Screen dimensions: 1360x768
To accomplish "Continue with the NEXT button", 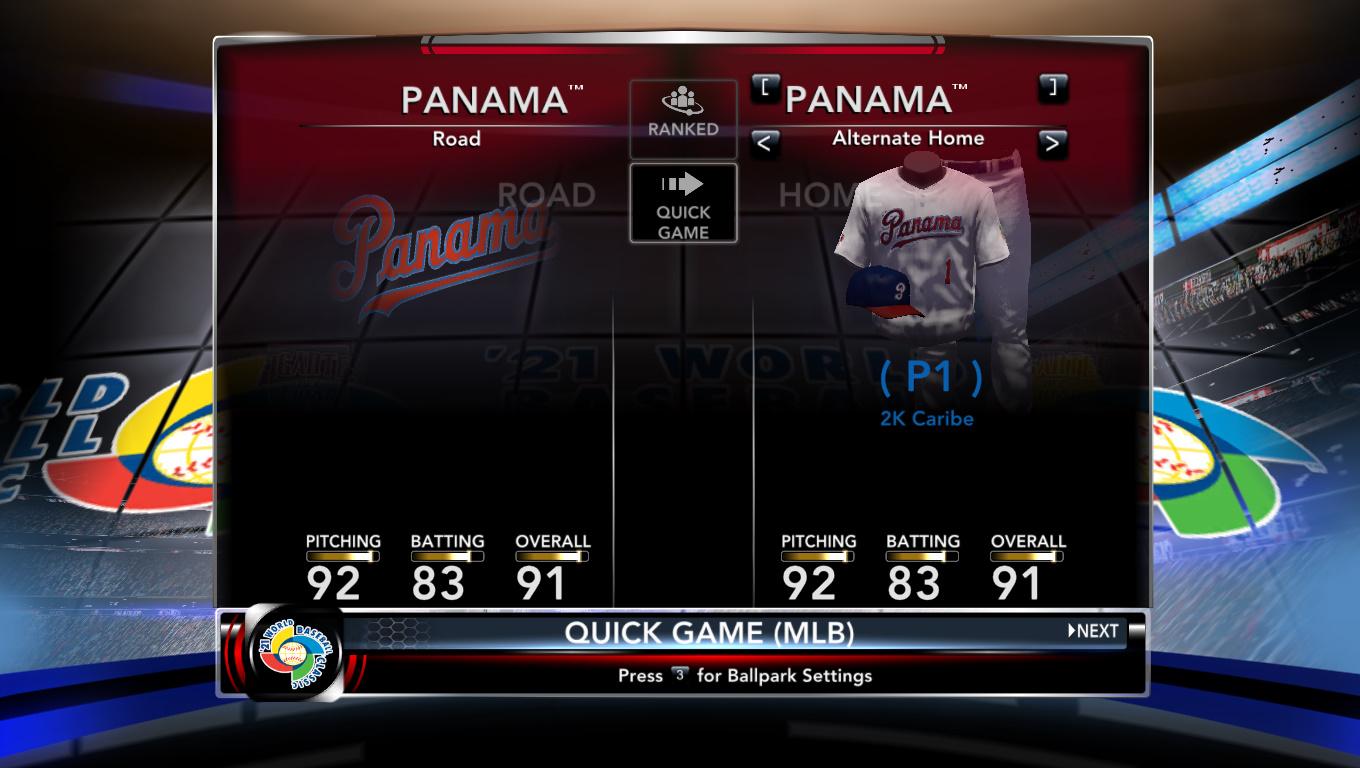I will [1093, 631].
